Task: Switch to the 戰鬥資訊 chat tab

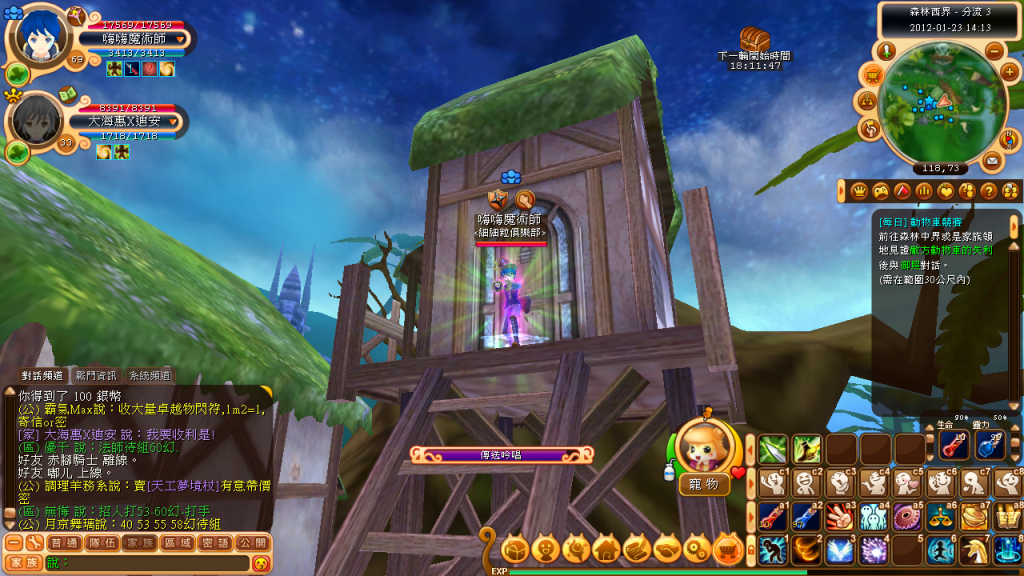Action: pyautogui.click(x=97, y=376)
